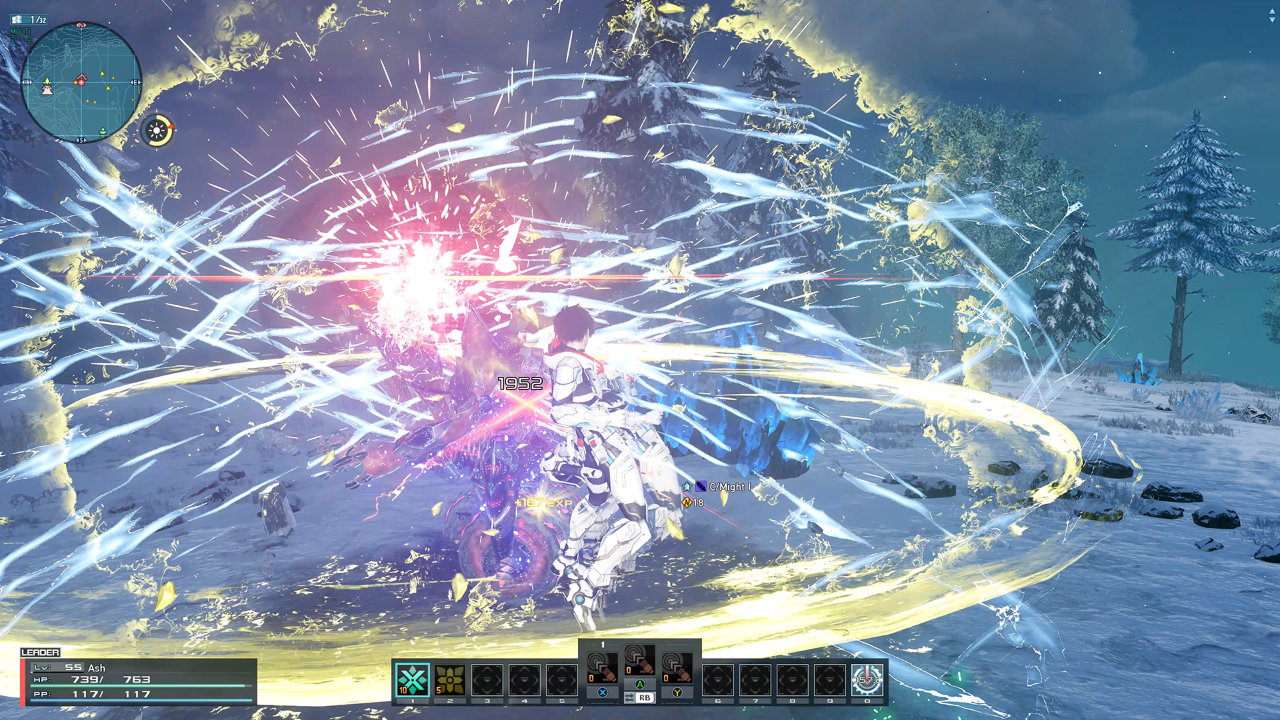Click the MULTI D-2 label under the zoom indicator
This screenshot has height=720, width=1280.
point(22,33)
